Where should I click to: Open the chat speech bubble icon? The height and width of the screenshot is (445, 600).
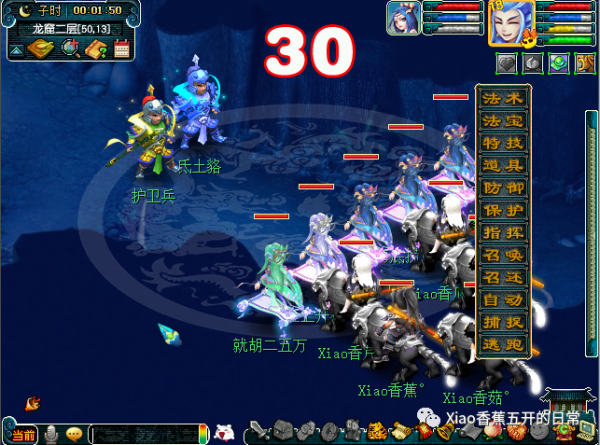tap(74, 434)
